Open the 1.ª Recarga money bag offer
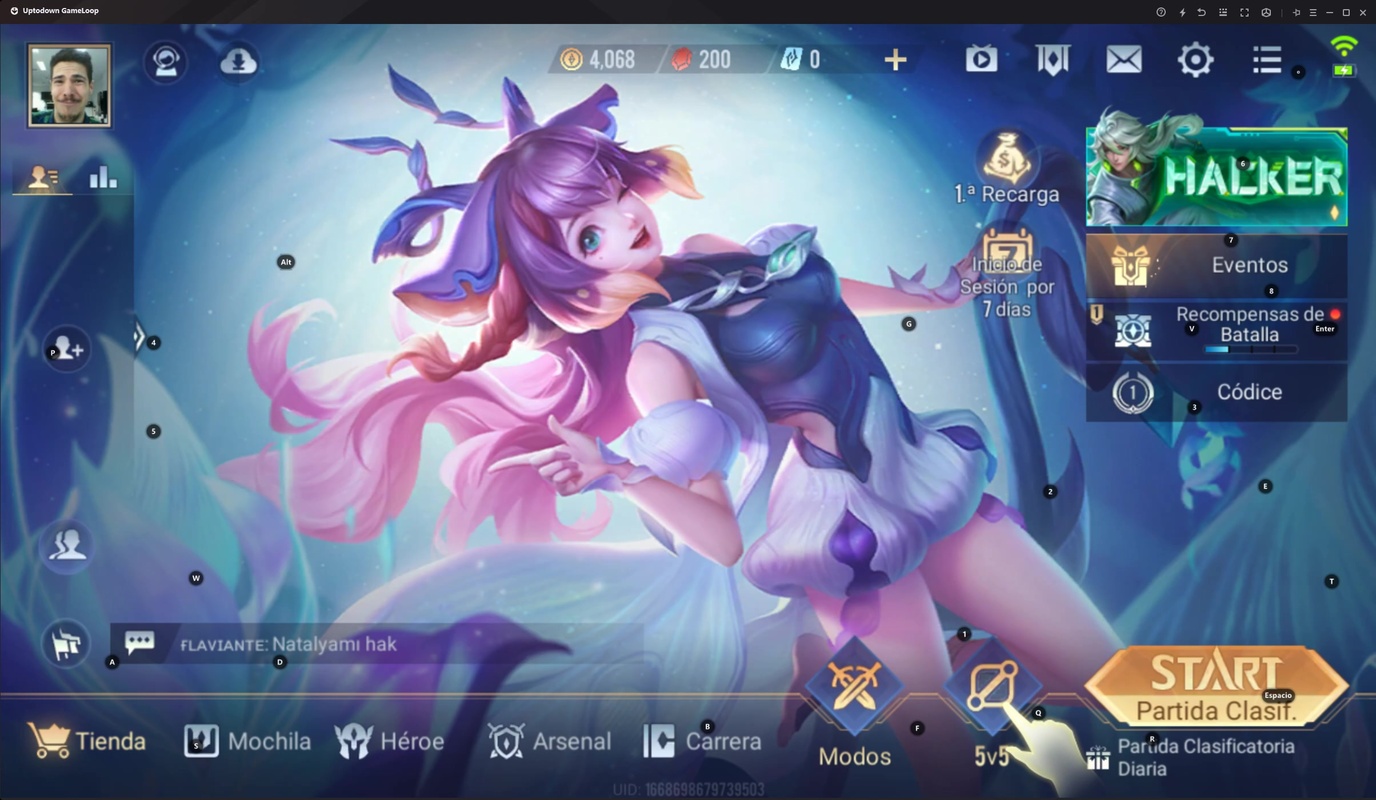Viewport: 1376px width, 800px height. point(1007,165)
